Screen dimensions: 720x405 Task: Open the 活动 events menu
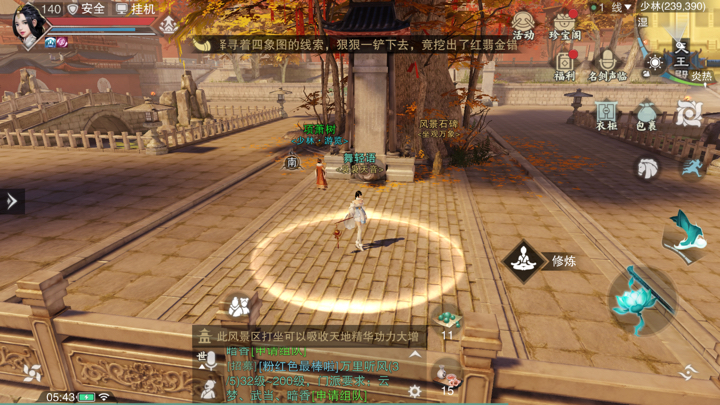point(523,24)
